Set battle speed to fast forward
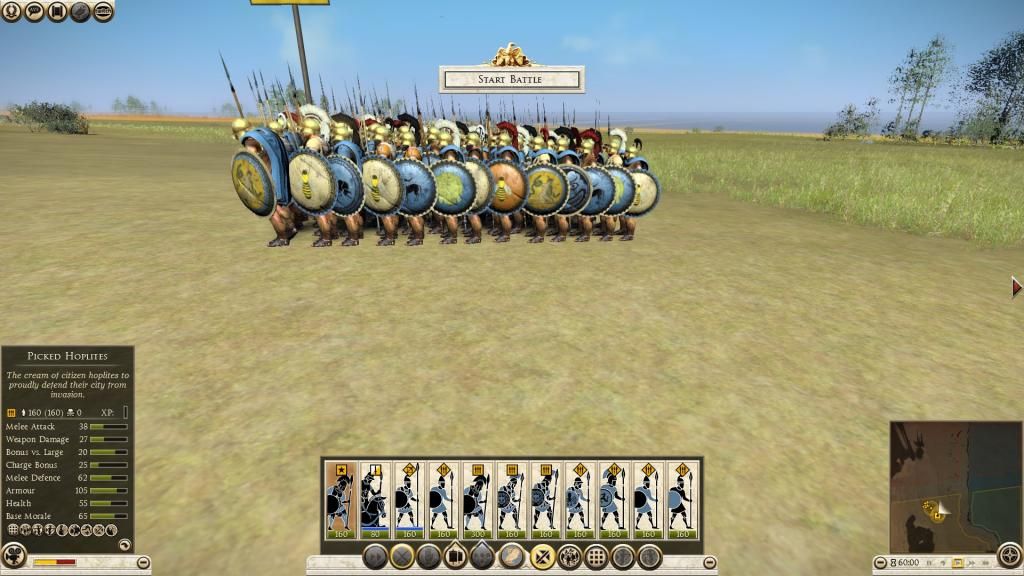 [x=971, y=563]
